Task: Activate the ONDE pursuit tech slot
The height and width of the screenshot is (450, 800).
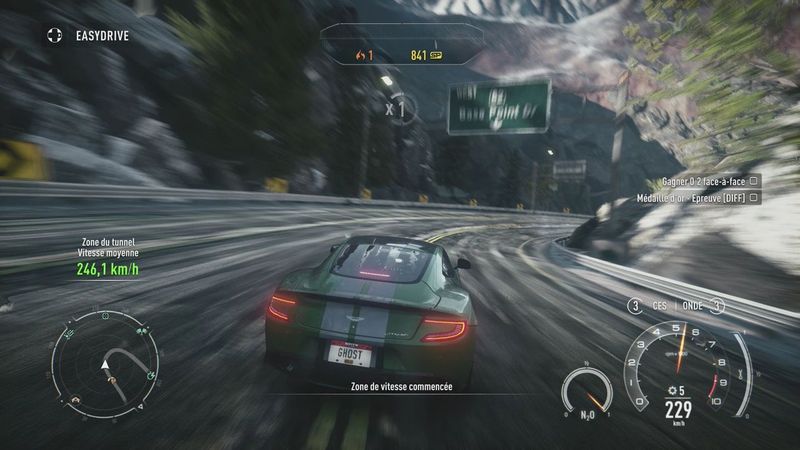Action: pyautogui.click(x=694, y=306)
